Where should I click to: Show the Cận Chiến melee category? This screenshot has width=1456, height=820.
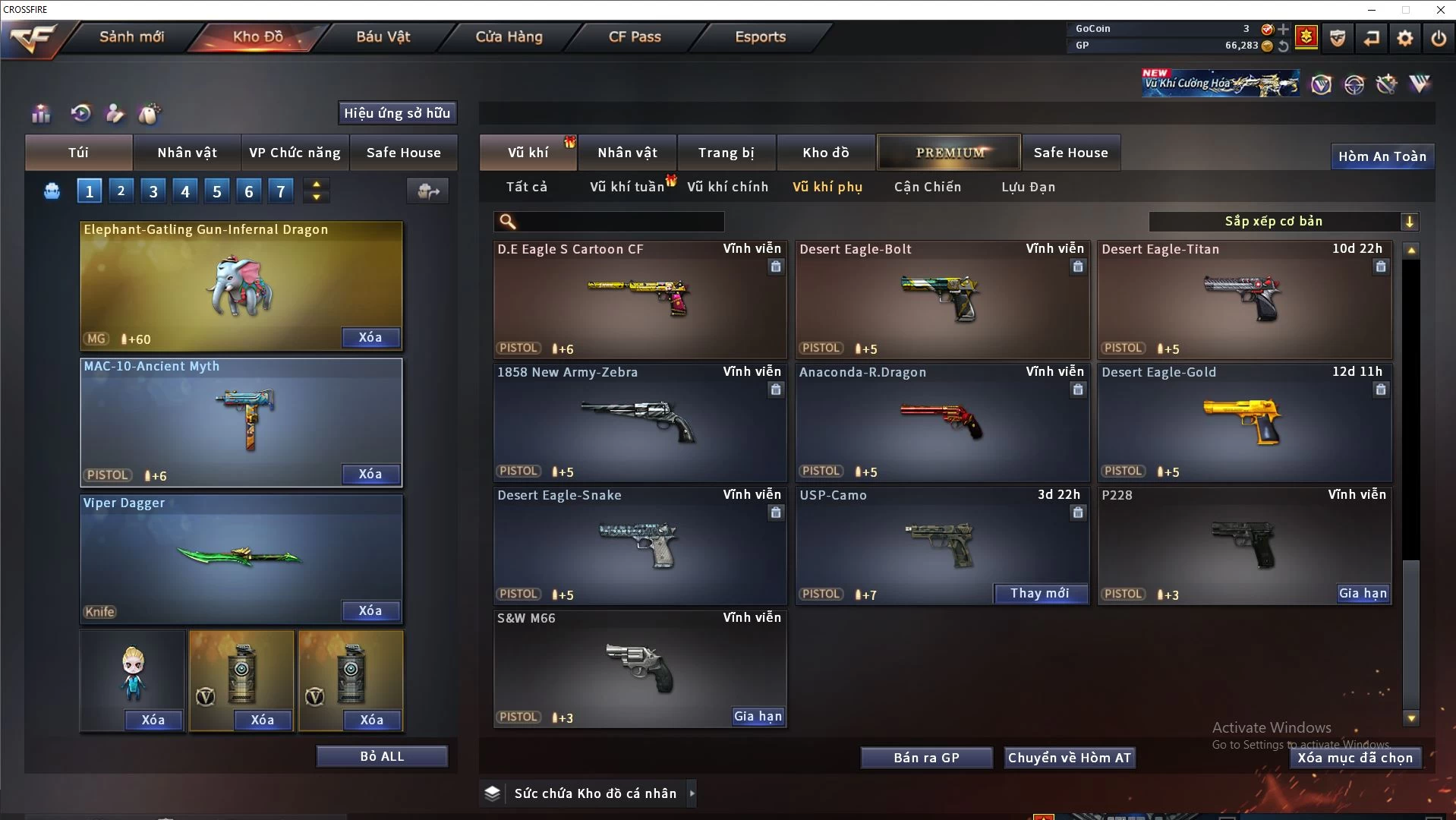click(x=927, y=187)
